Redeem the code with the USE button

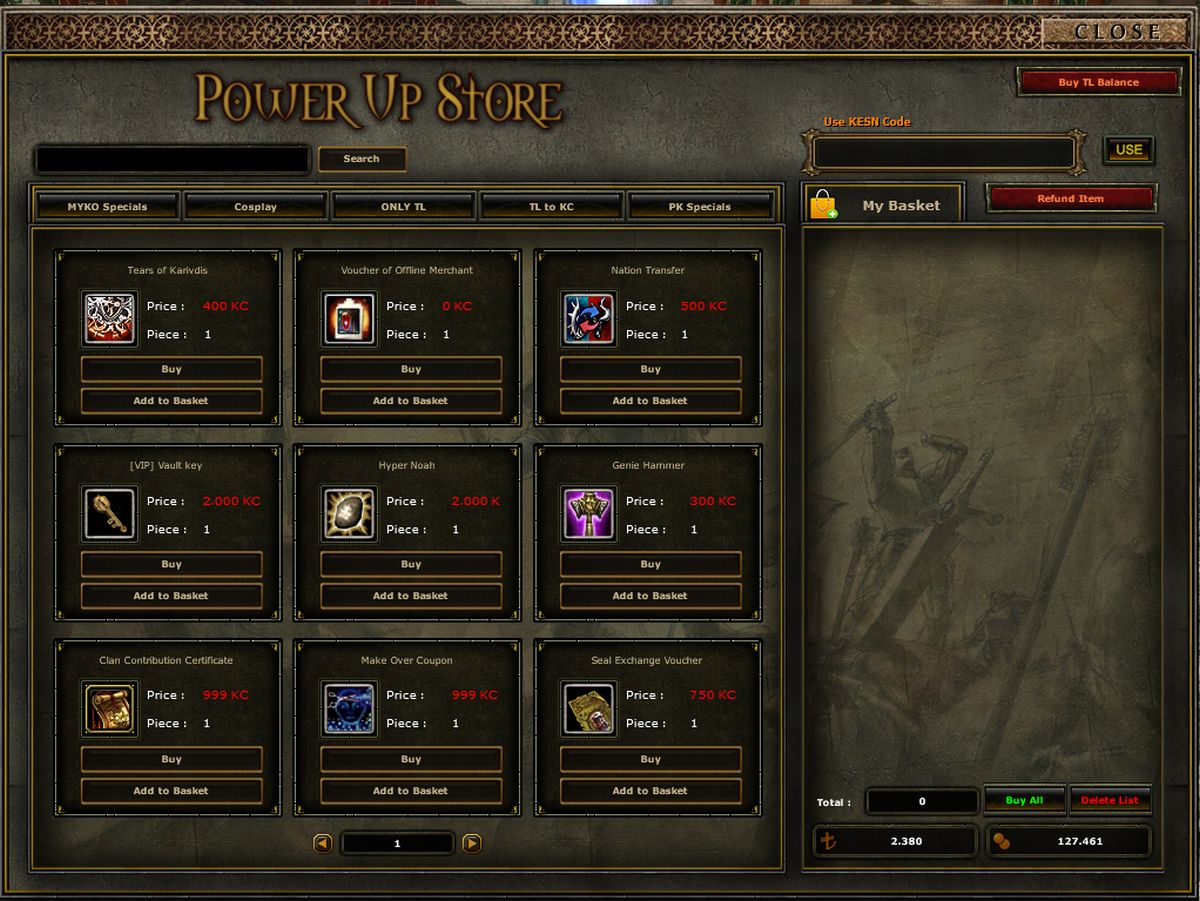[1128, 150]
